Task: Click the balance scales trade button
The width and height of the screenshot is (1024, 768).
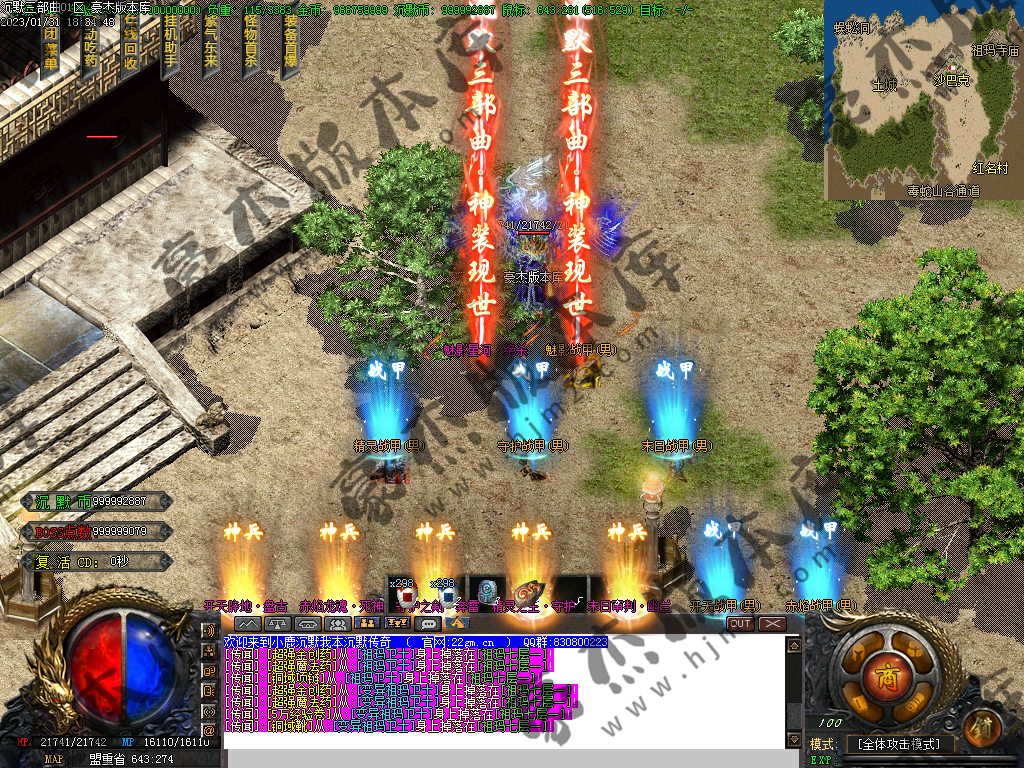Action: pyautogui.click(x=277, y=624)
